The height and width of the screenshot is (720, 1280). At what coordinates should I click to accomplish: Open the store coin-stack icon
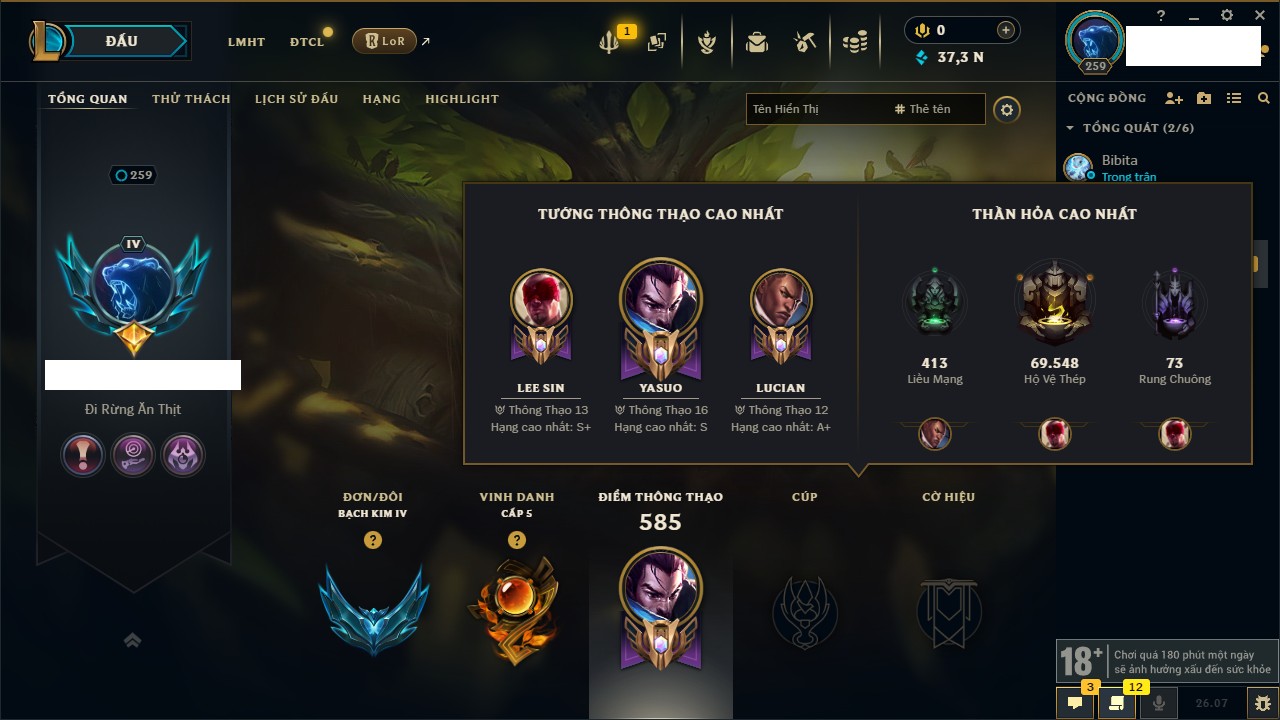tap(854, 42)
